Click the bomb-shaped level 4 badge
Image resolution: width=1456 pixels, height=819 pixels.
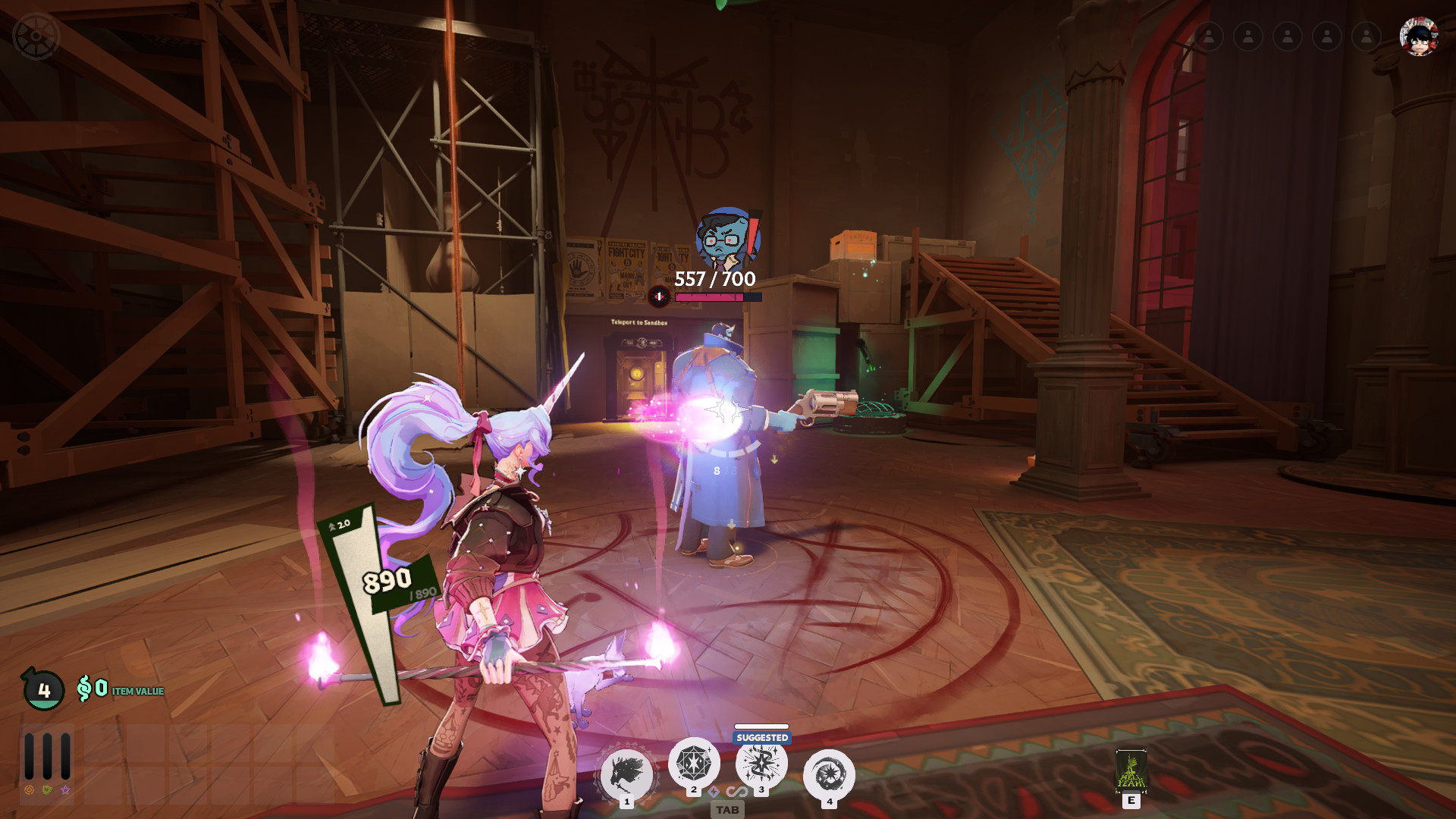pyautogui.click(x=43, y=689)
